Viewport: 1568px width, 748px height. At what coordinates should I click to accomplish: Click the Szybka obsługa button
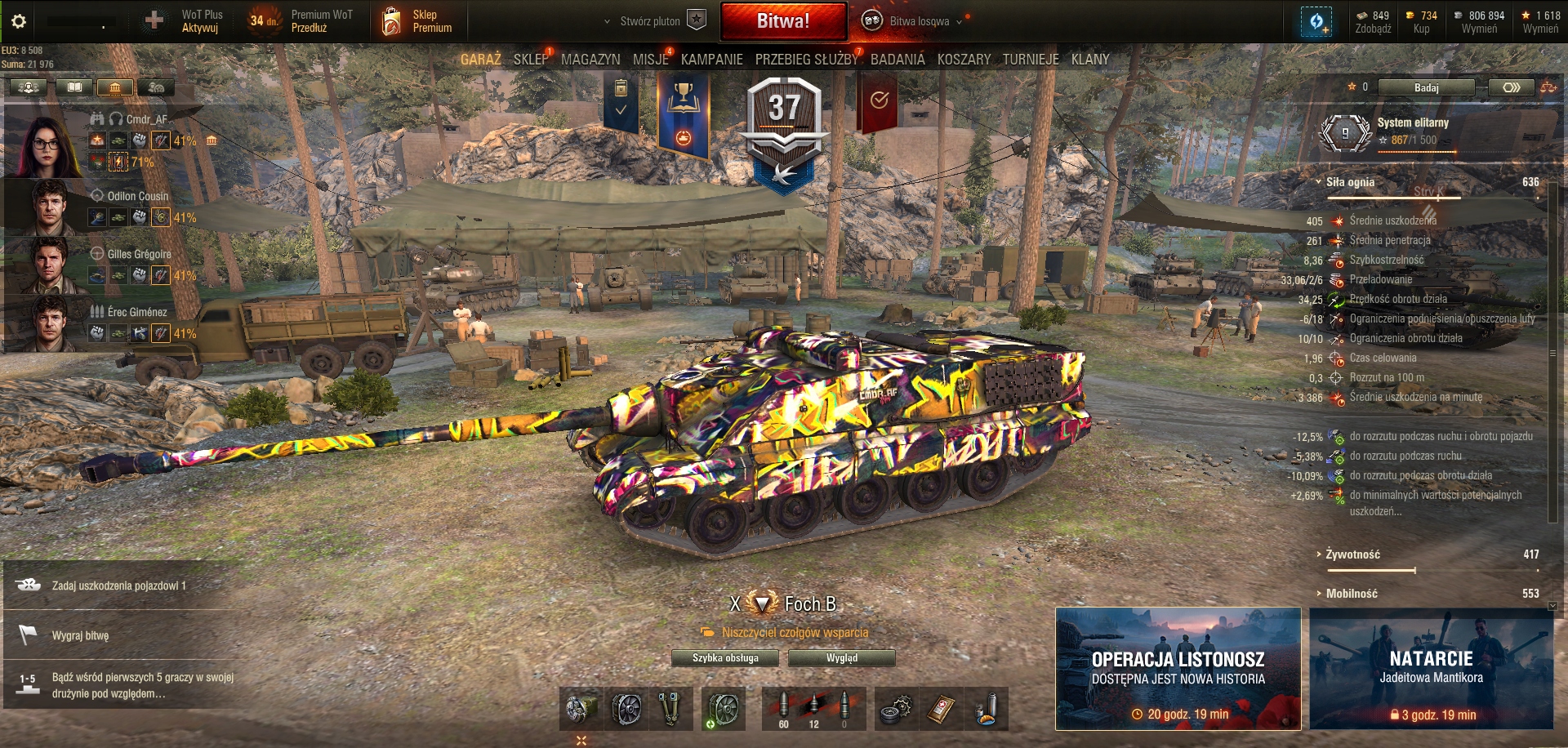tap(725, 658)
